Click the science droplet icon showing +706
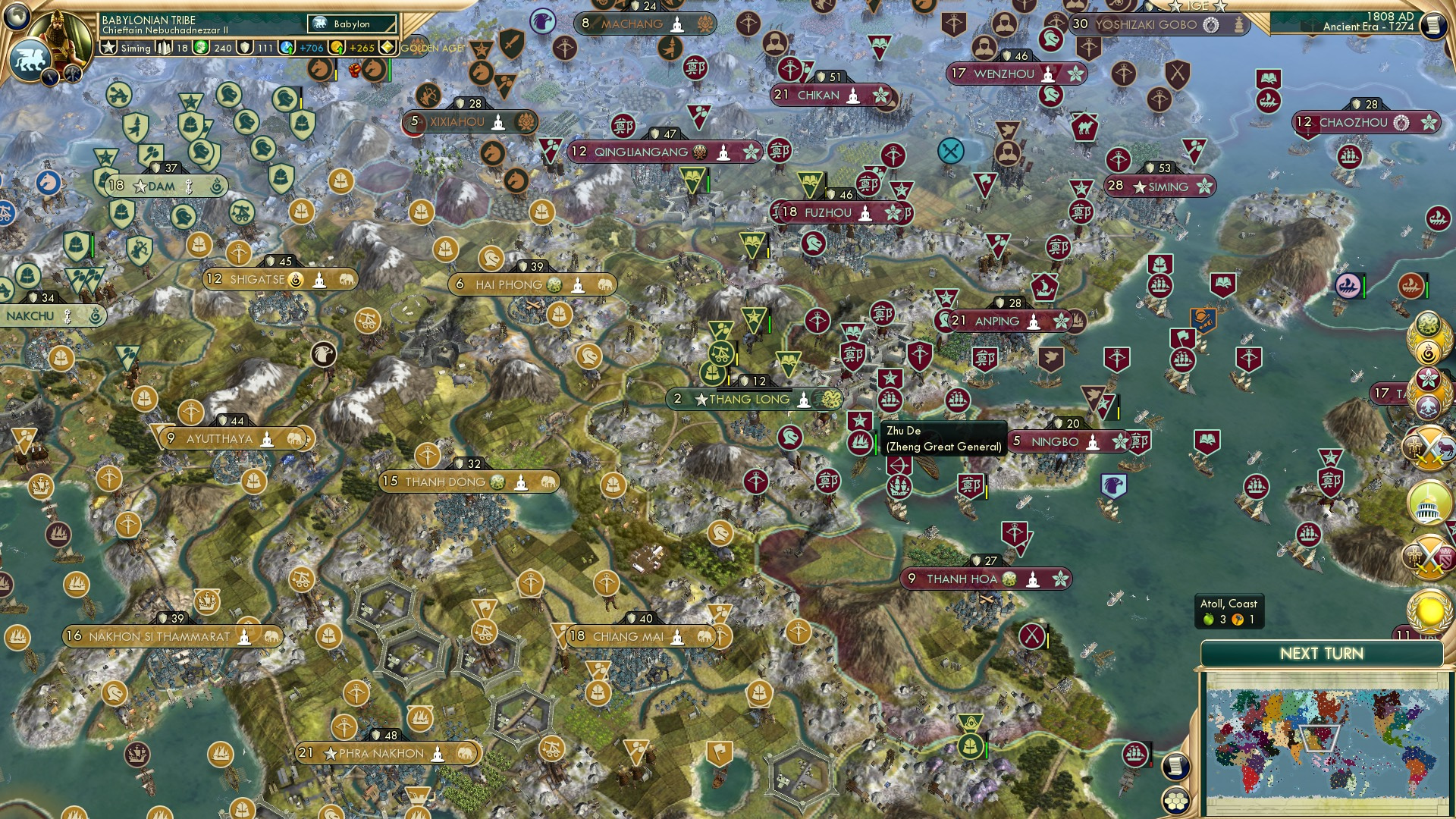This screenshot has width=1456, height=819. tap(287, 48)
